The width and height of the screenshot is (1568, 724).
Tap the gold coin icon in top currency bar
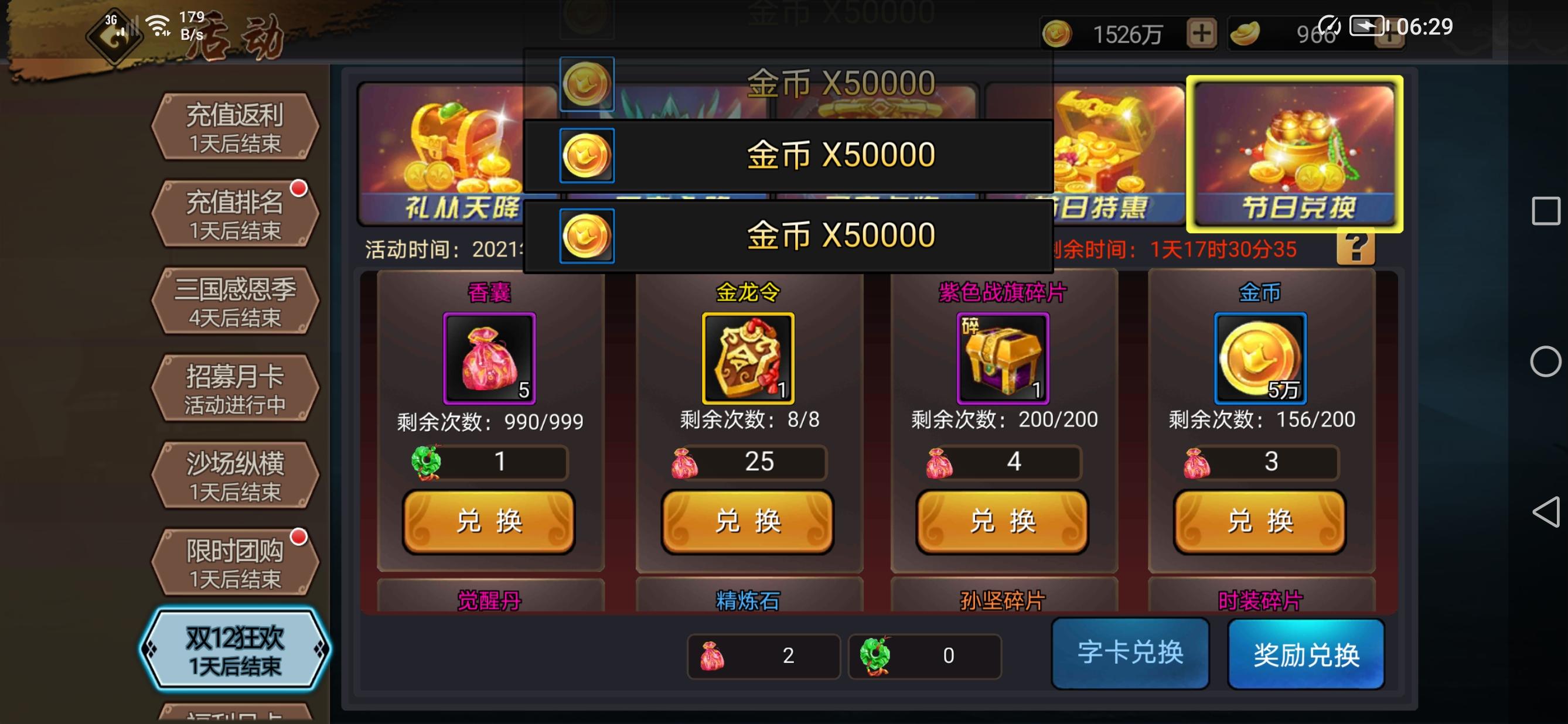pos(1057,33)
